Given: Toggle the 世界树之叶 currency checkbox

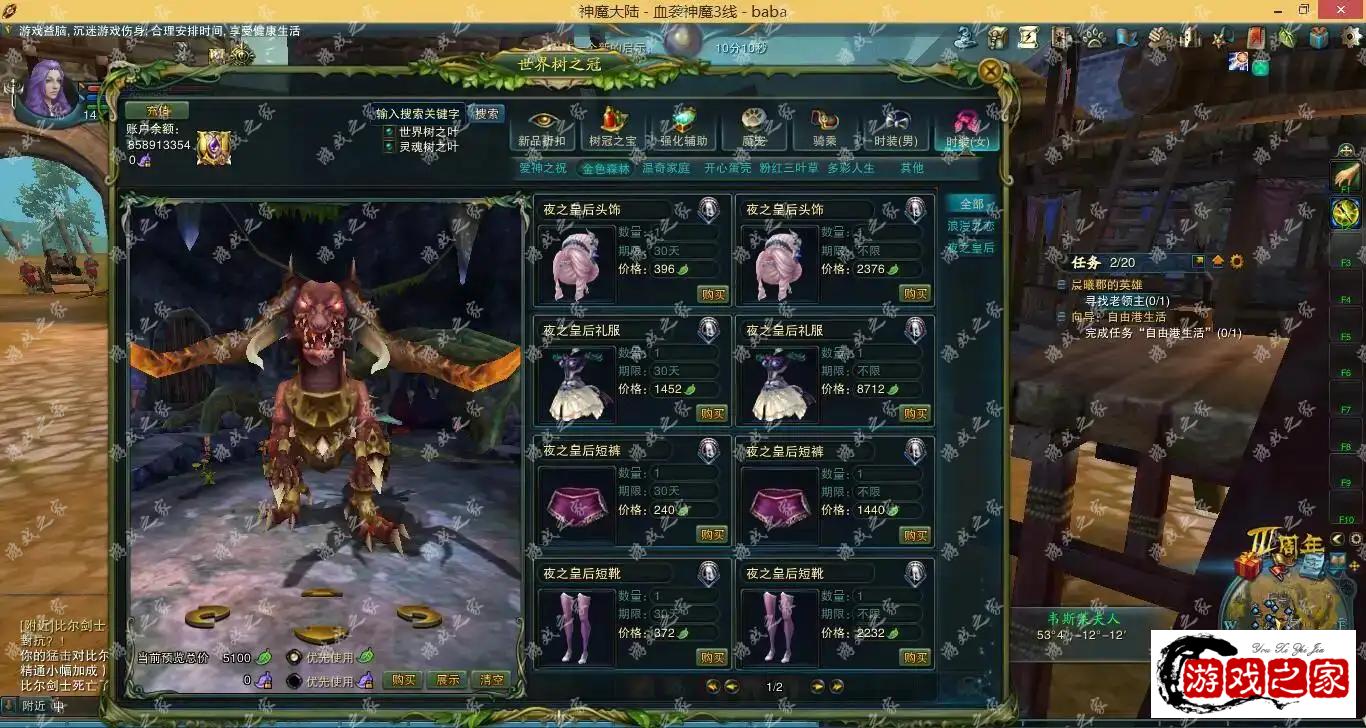Looking at the screenshot, I should 390,131.
